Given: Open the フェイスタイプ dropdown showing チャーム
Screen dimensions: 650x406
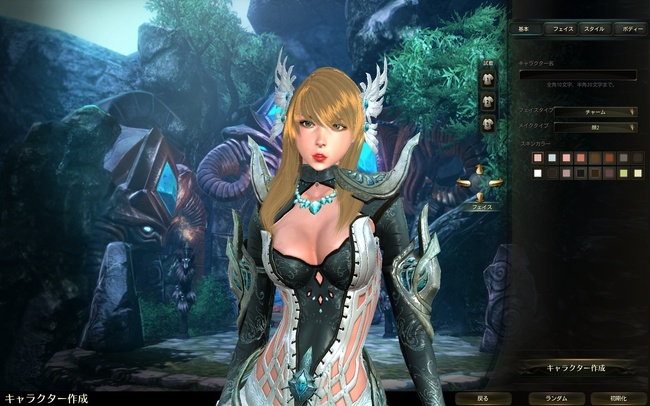Looking at the screenshot, I should tap(595, 112).
